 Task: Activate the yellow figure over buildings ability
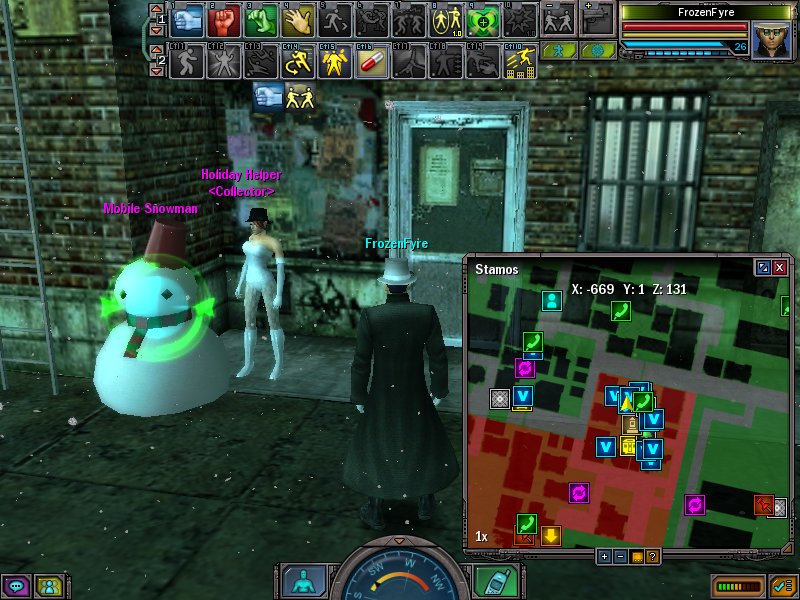pyautogui.click(x=520, y=62)
